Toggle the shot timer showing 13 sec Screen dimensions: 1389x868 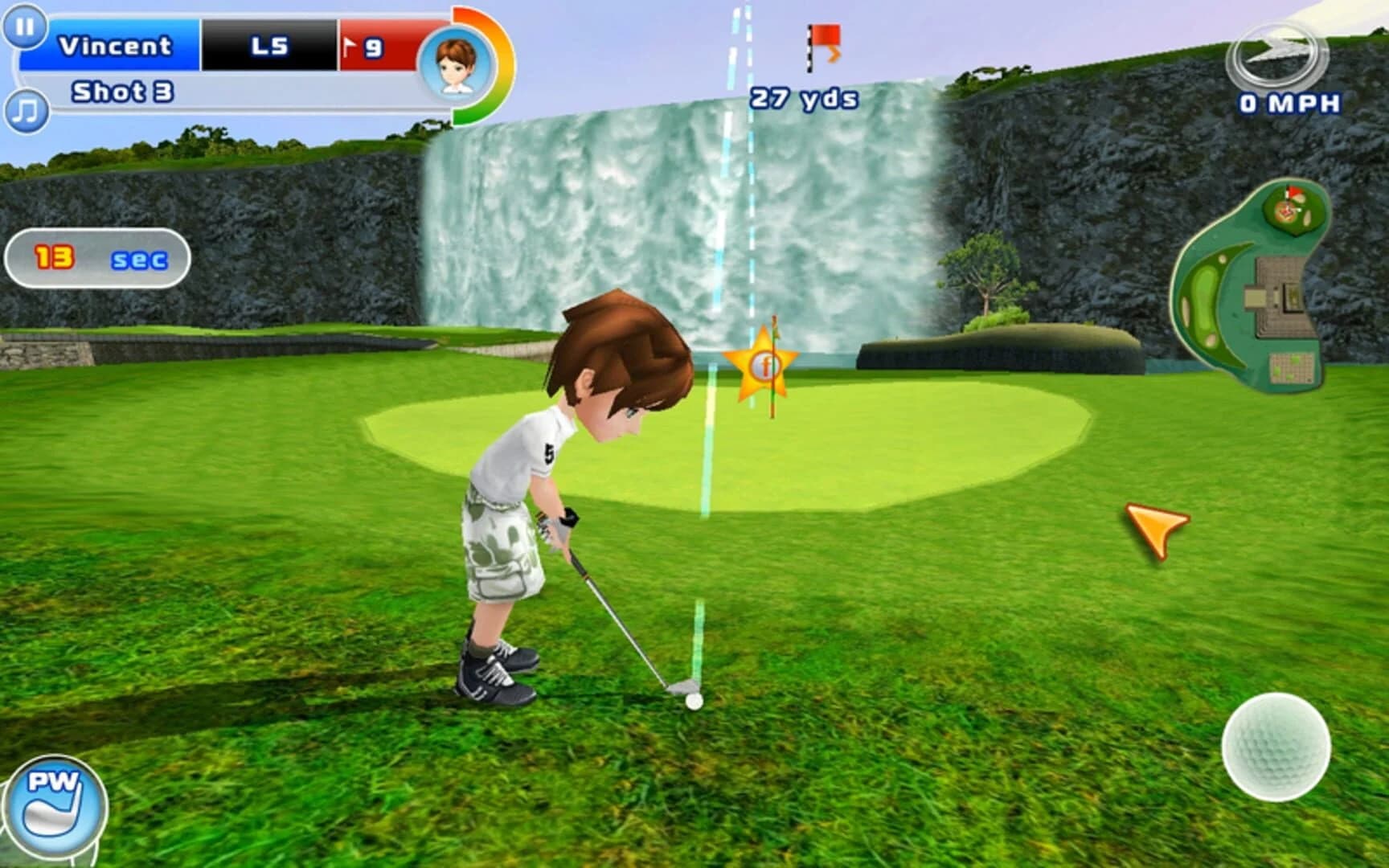96,257
